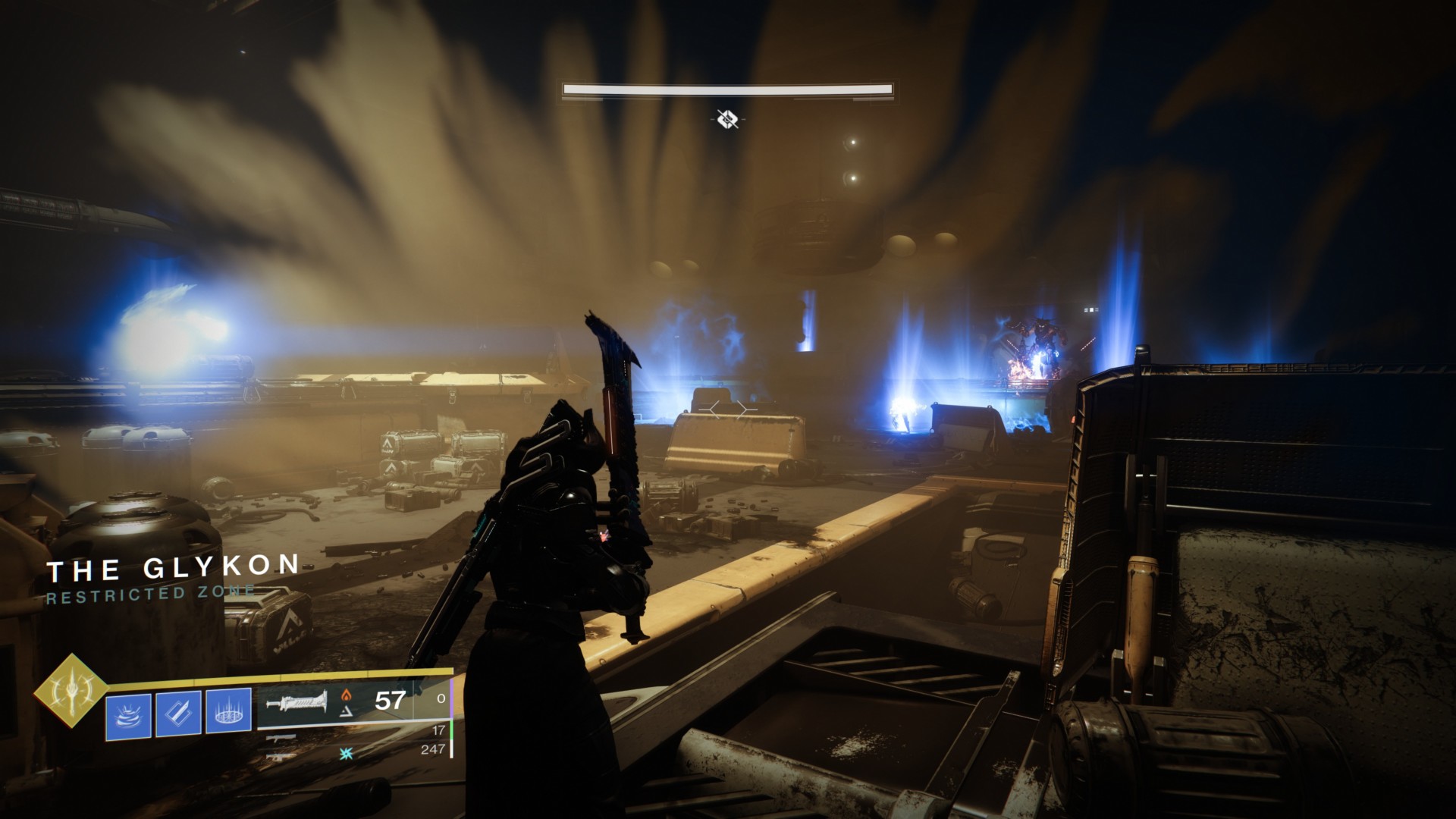
Task: Click the boss health bar at top
Action: tap(728, 89)
